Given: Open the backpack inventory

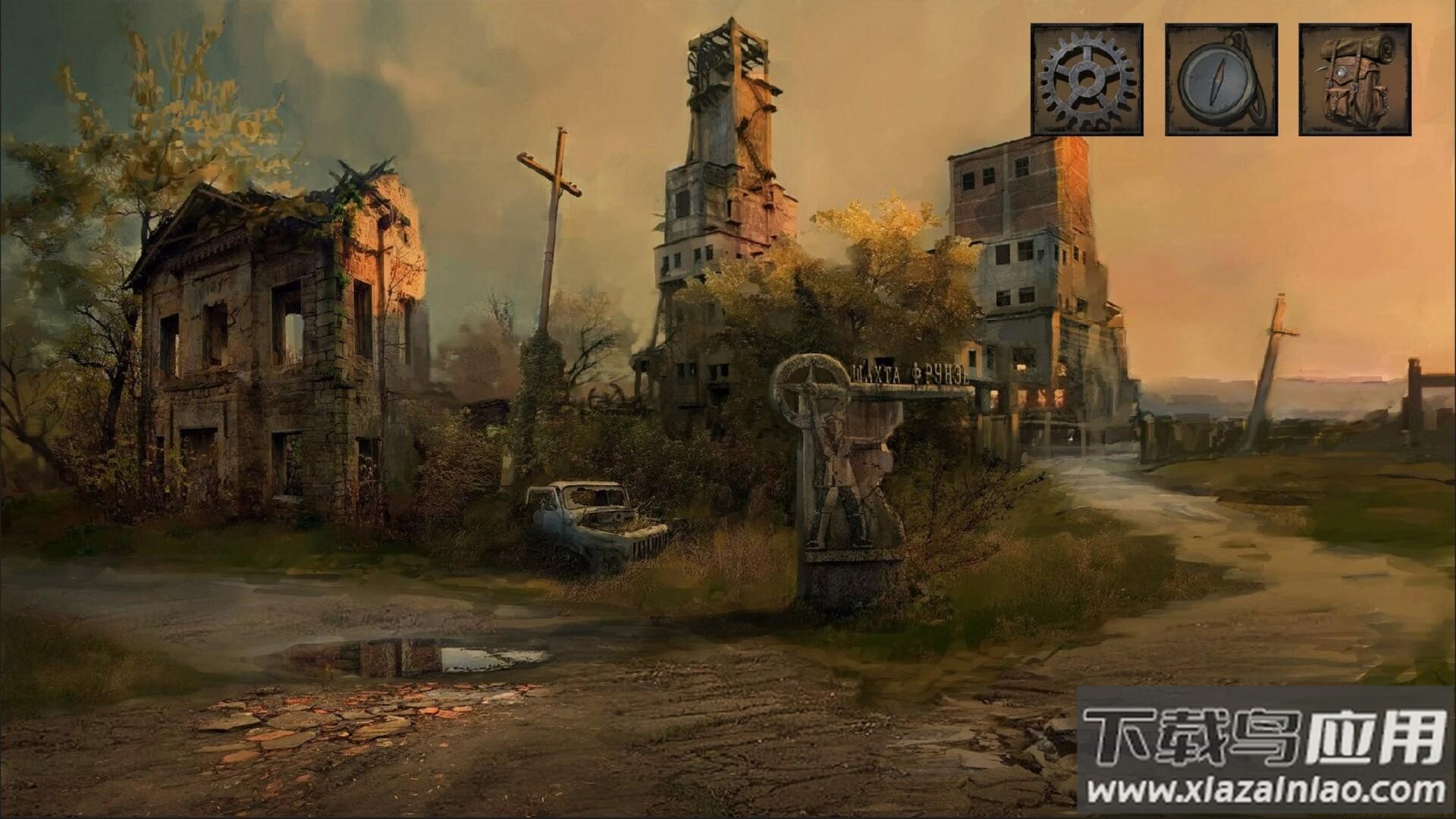Looking at the screenshot, I should 1355,80.
